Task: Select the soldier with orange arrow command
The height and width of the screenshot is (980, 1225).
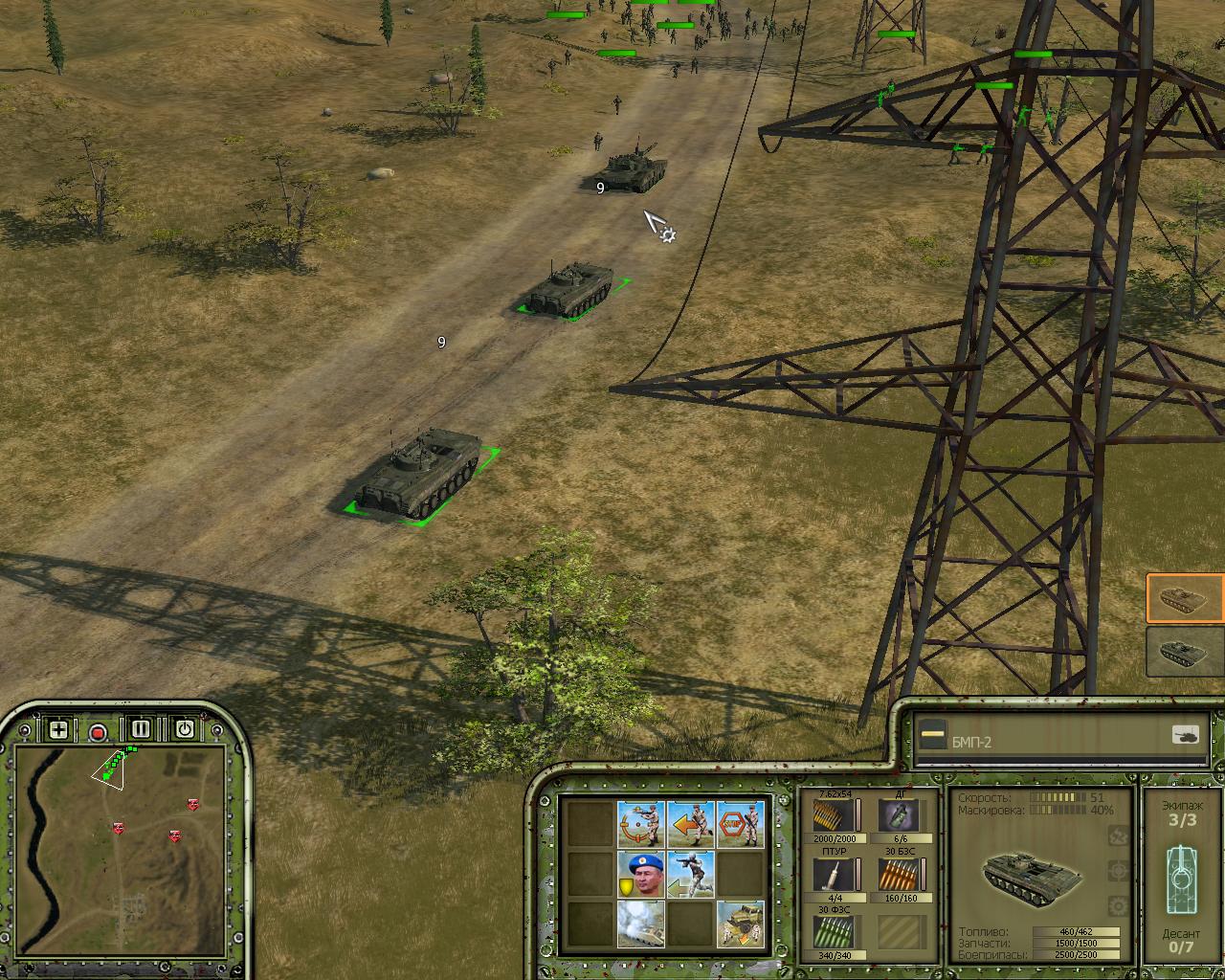Action: coord(691,823)
